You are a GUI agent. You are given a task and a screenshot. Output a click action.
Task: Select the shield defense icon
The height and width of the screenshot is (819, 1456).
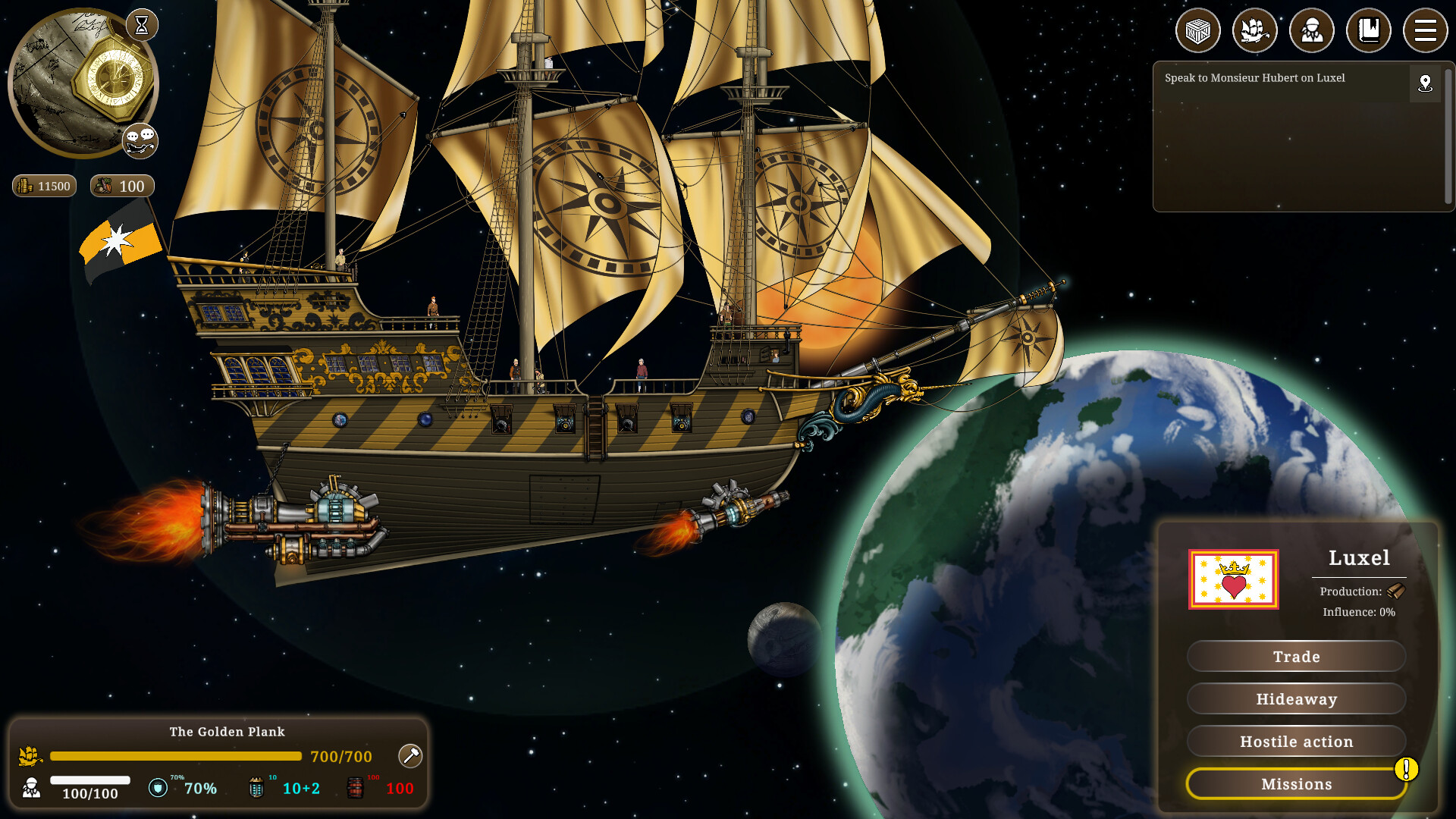pyautogui.click(x=158, y=788)
